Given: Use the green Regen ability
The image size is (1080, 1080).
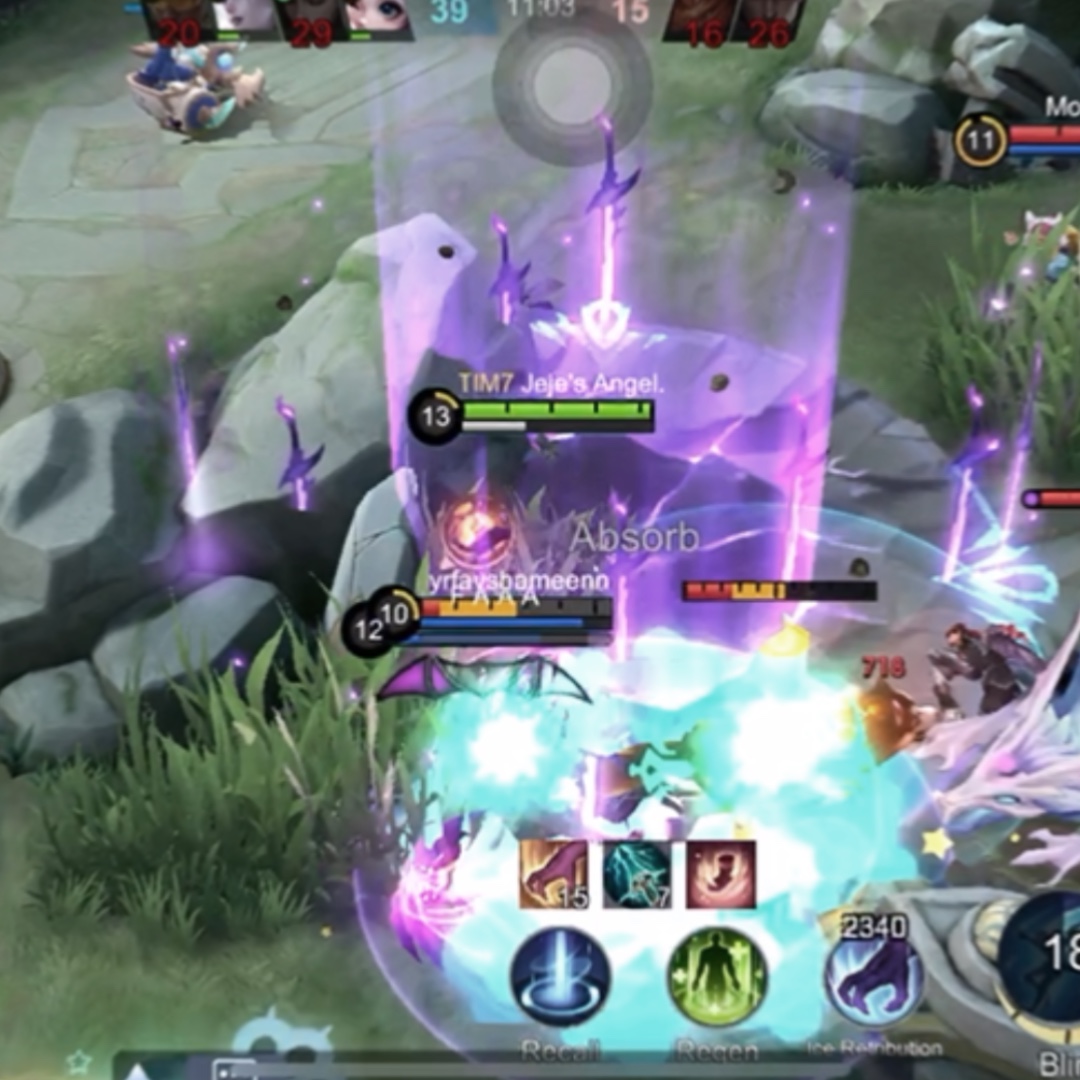Looking at the screenshot, I should pos(717,977).
